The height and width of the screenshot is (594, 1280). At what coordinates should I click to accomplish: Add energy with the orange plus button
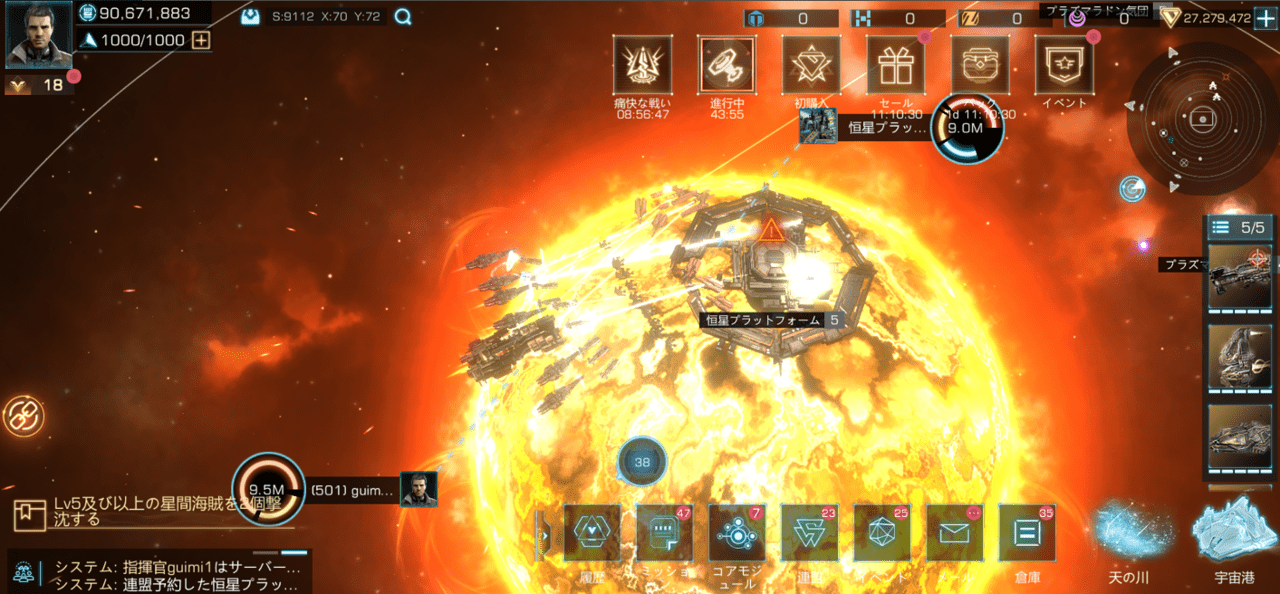point(201,40)
